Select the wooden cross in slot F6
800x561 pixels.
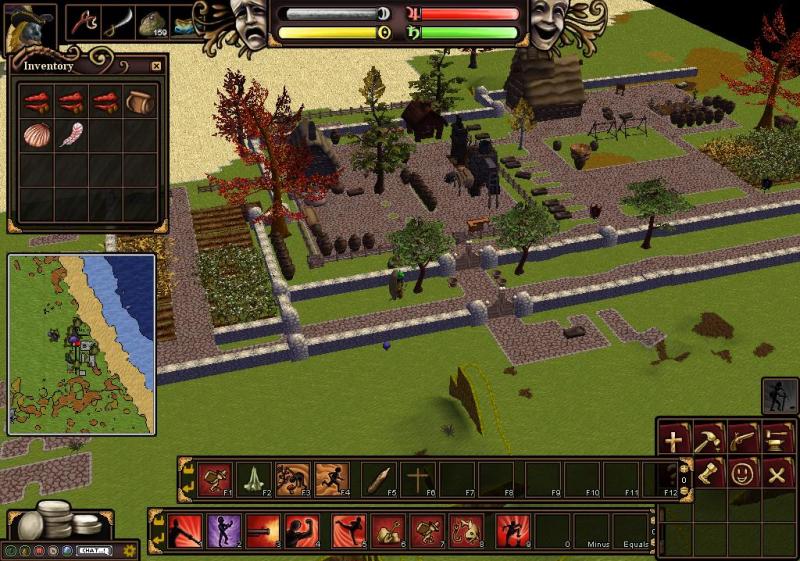click(x=417, y=477)
